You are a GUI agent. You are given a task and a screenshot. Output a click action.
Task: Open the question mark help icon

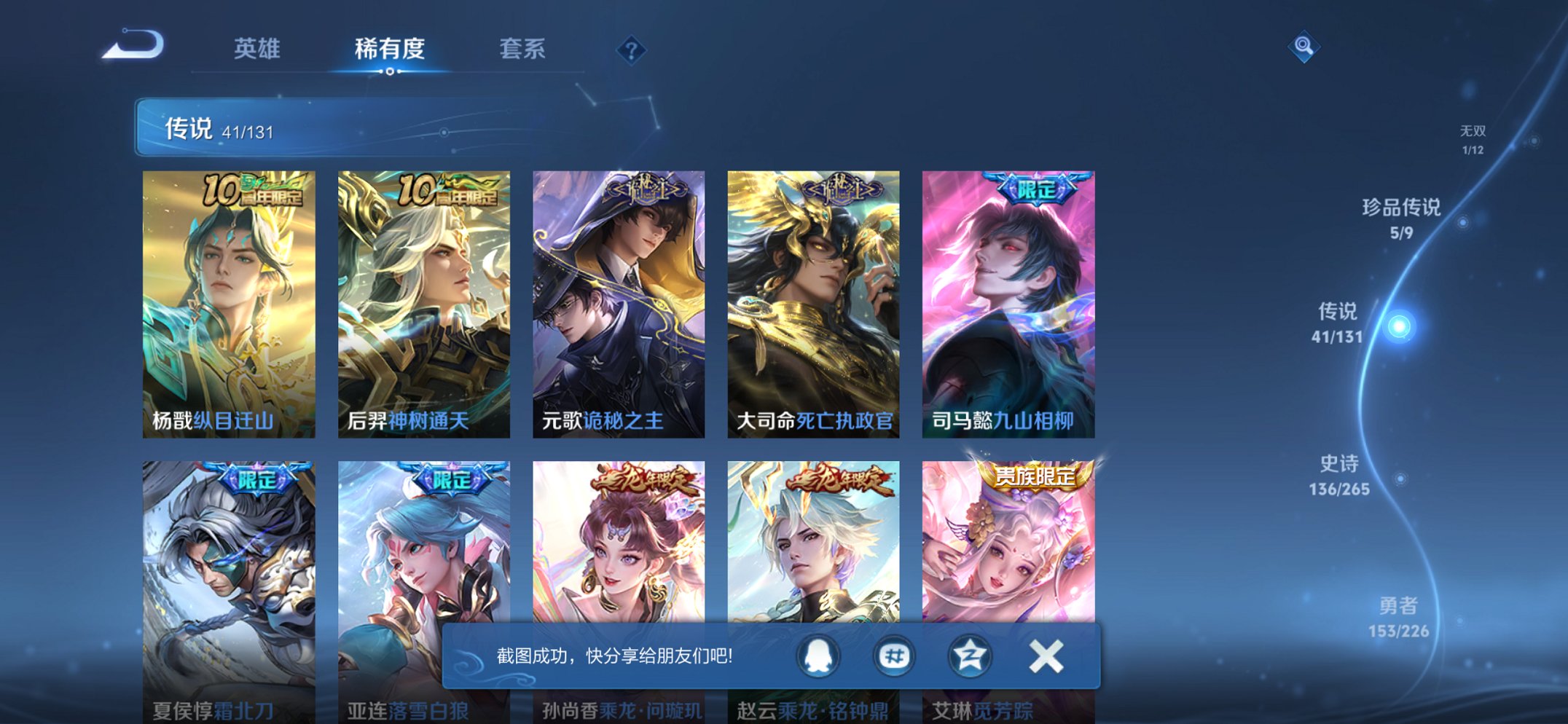631,50
